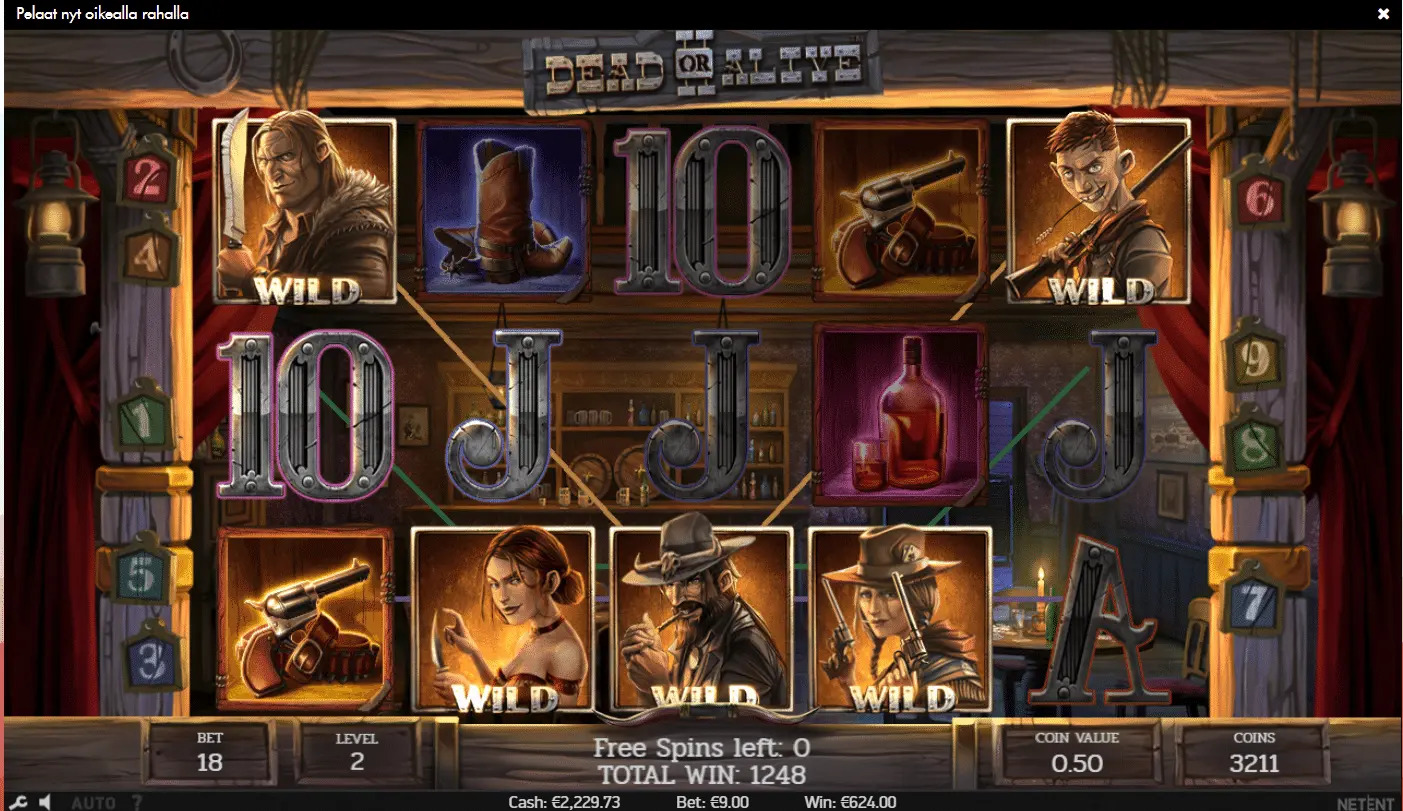Viewport: 1403px width, 811px height.
Task: Select payline tag number 6
Action: 1257,200
